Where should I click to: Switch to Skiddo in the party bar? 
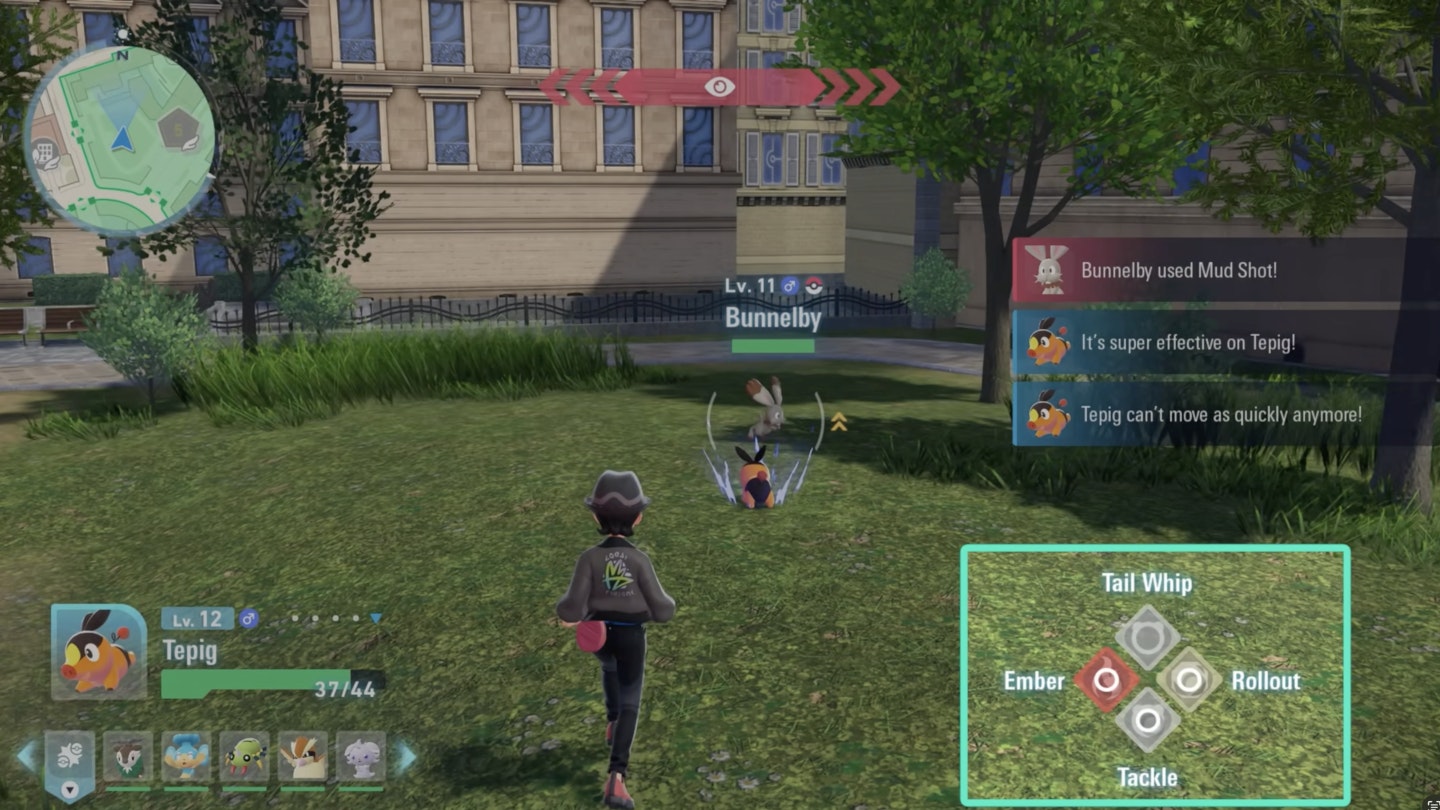(128, 757)
